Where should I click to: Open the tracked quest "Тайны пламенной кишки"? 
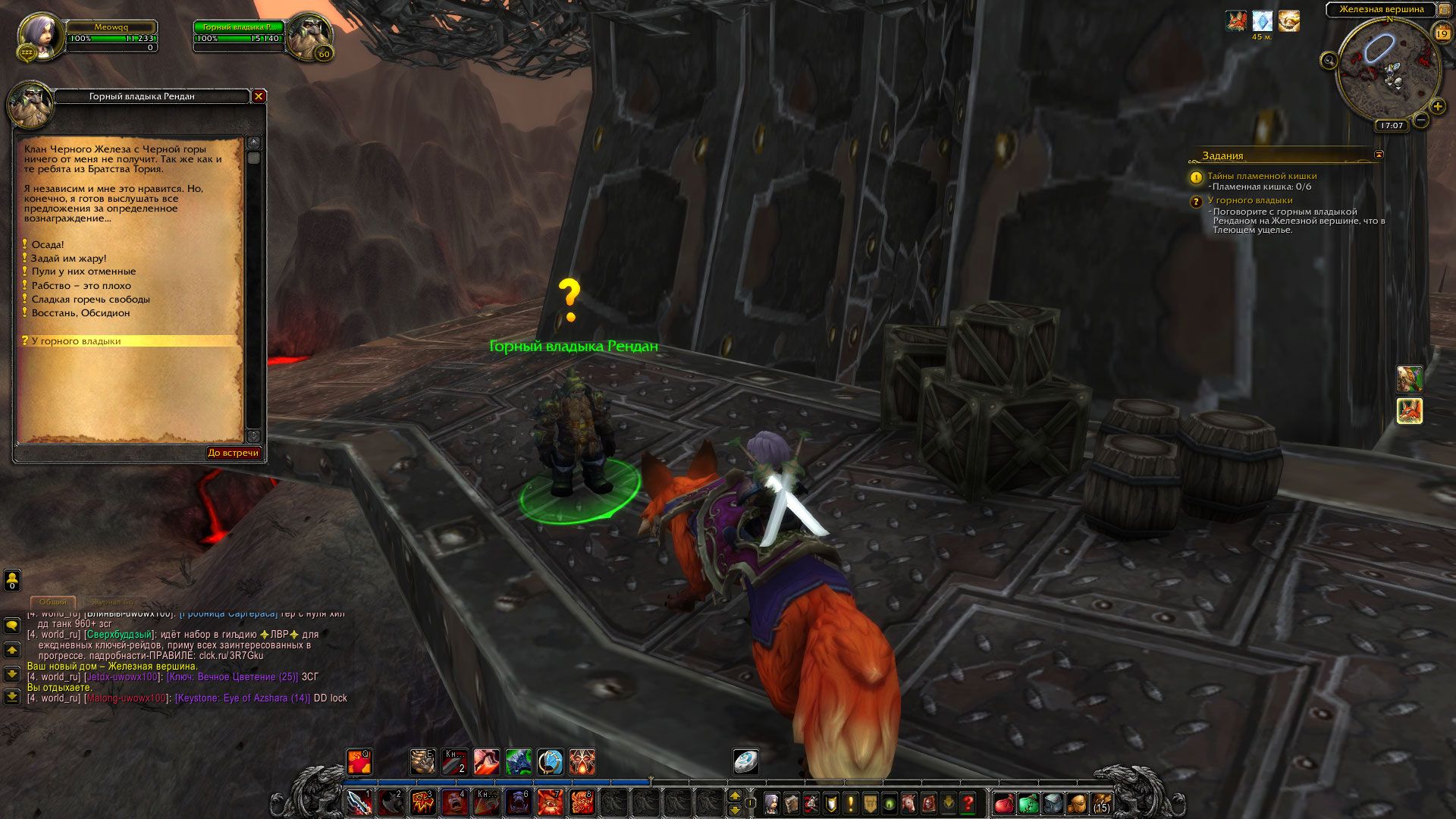pos(1262,176)
